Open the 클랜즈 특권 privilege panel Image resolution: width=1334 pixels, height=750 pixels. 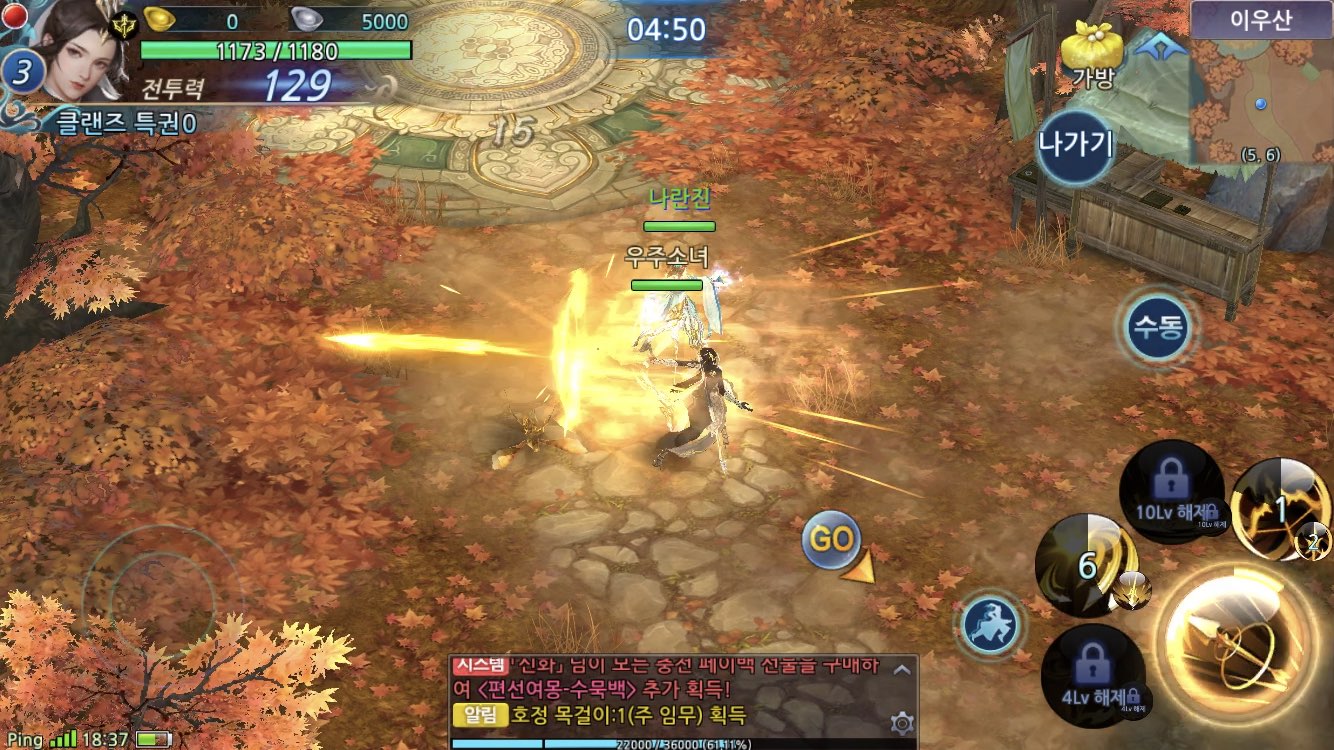[x=126, y=123]
